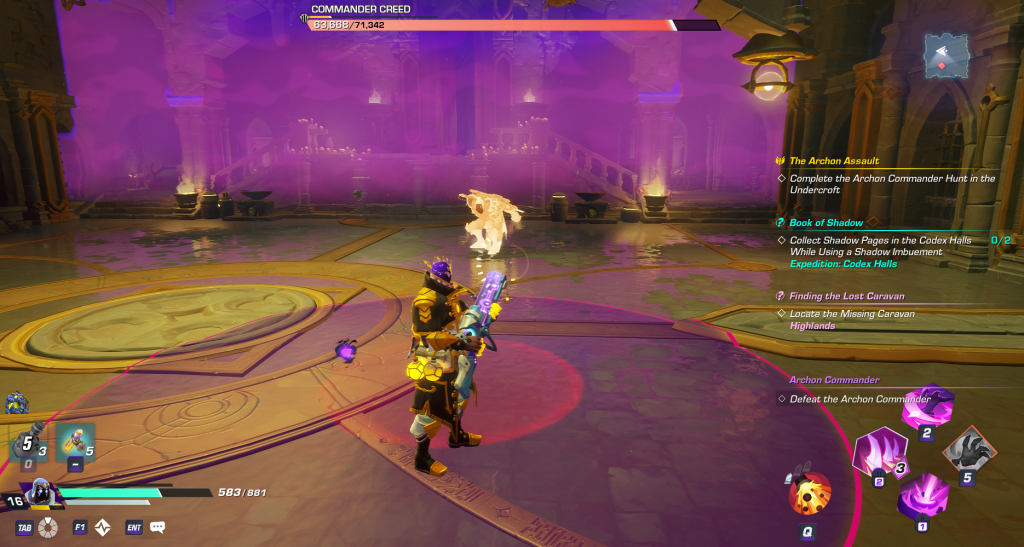Open the diamond pulse icon menu
The height and width of the screenshot is (547, 1024).
102,527
